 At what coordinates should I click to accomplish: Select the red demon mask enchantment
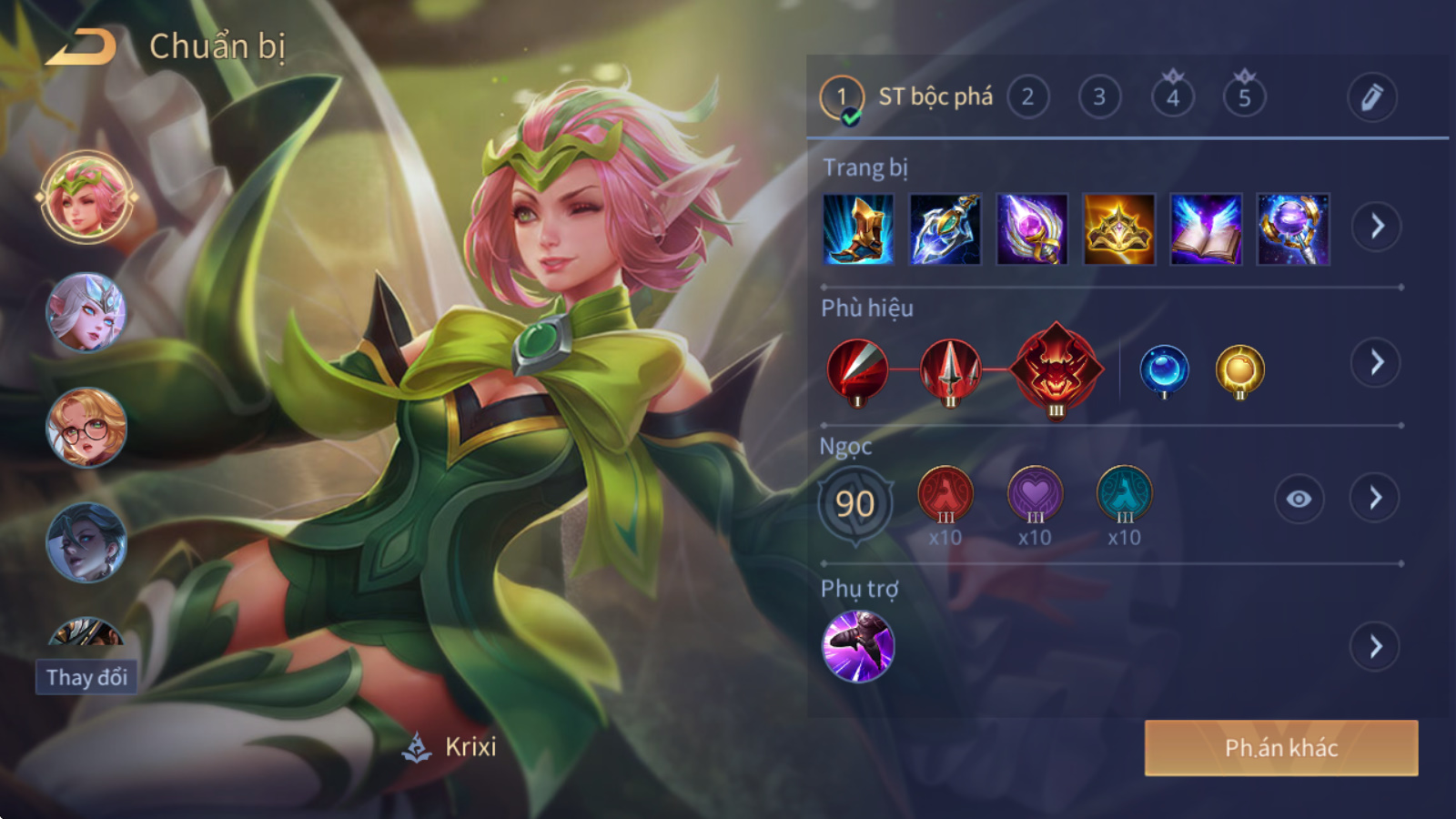tap(1056, 369)
